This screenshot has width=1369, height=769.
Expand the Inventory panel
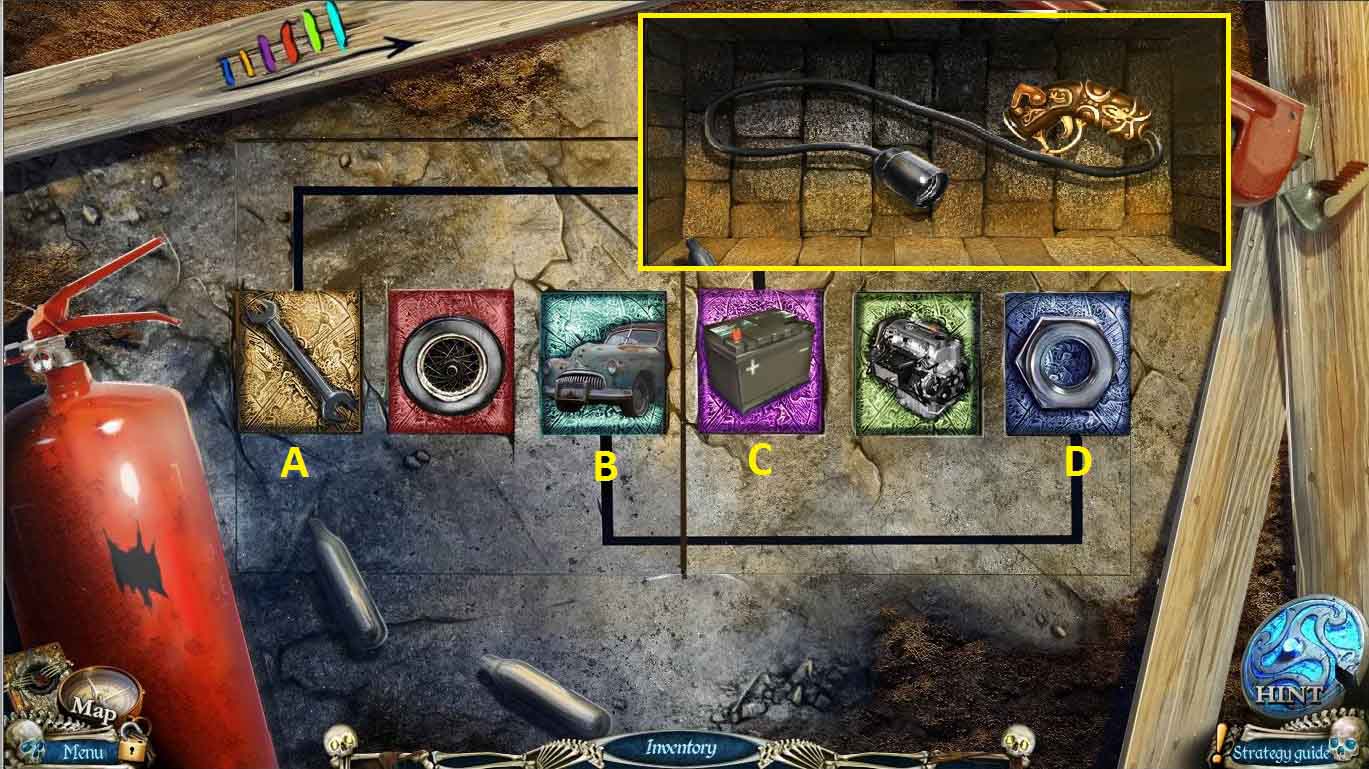pos(684,748)
